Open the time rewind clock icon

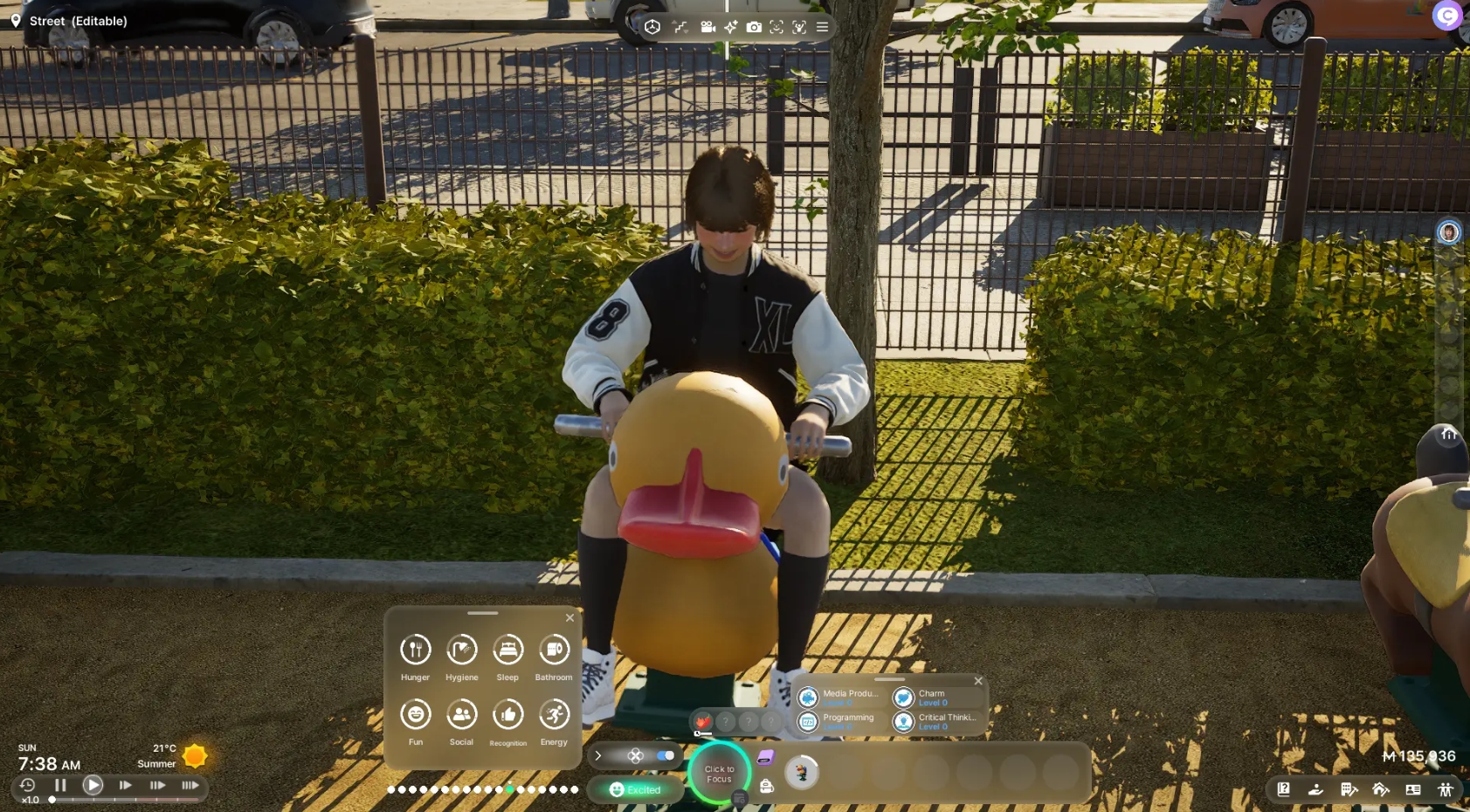point(27,785)
